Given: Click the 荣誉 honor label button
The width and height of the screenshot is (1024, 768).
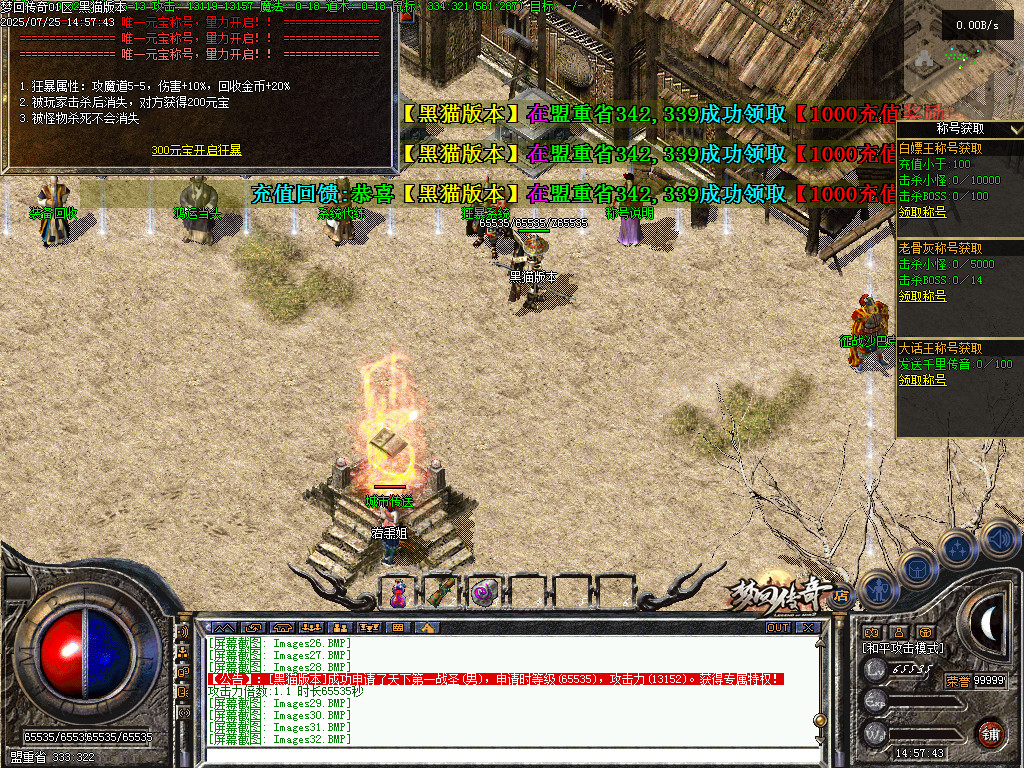Looking at the screenshot, I should coord(957,680).
